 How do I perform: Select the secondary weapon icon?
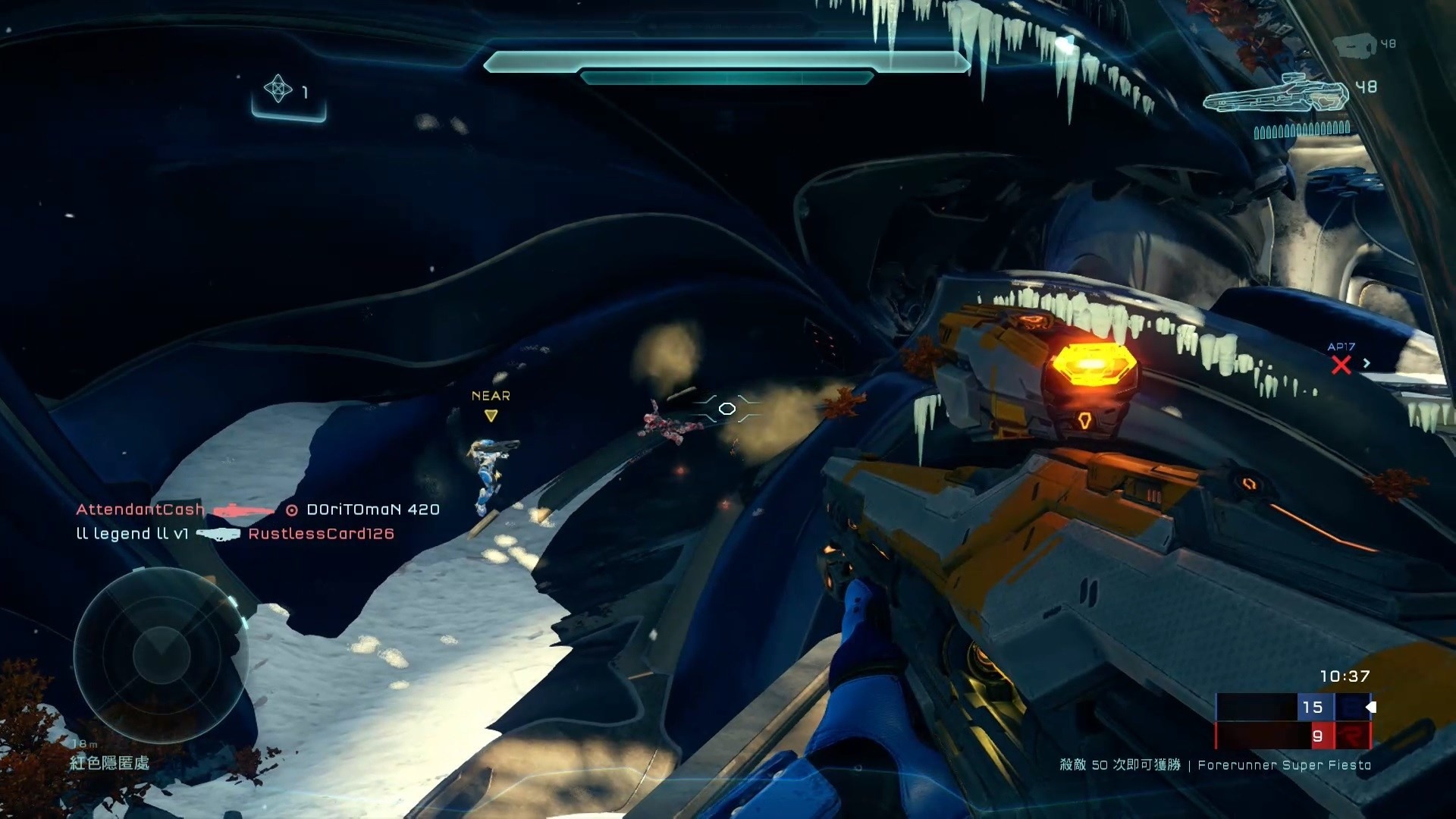[x=1354, y=47]
